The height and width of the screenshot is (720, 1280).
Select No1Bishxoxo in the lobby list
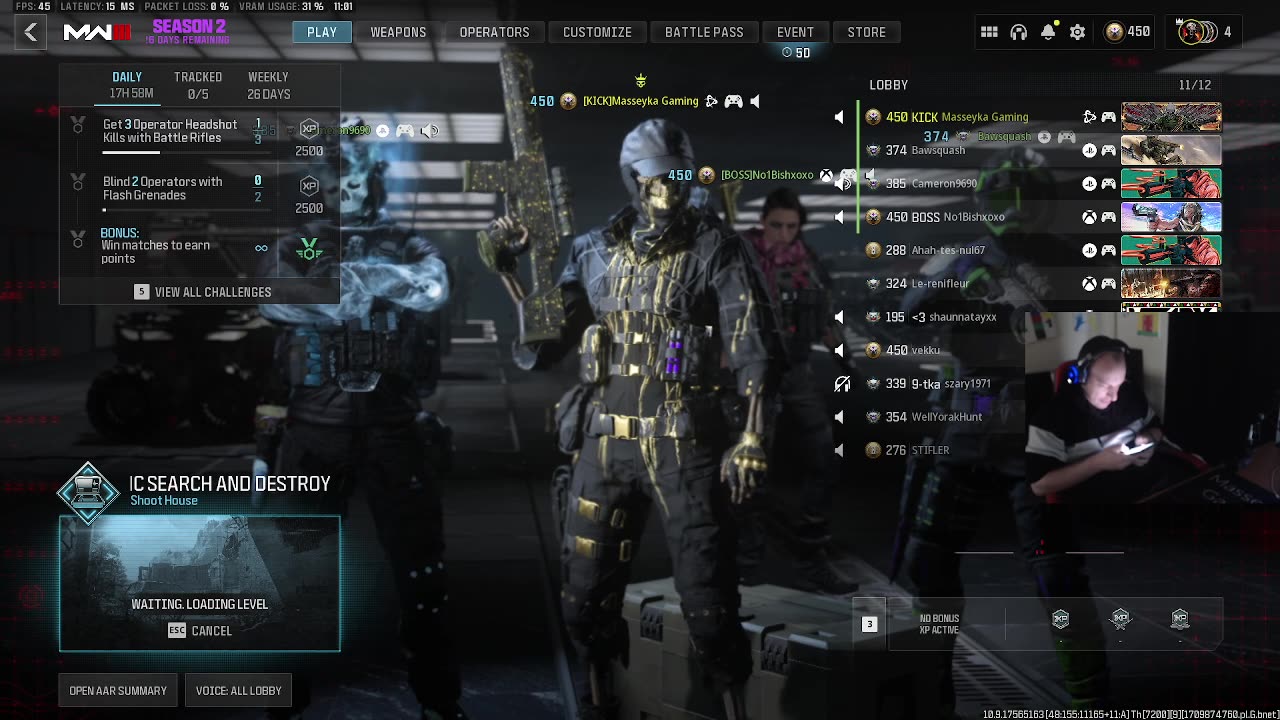[973, 217]
